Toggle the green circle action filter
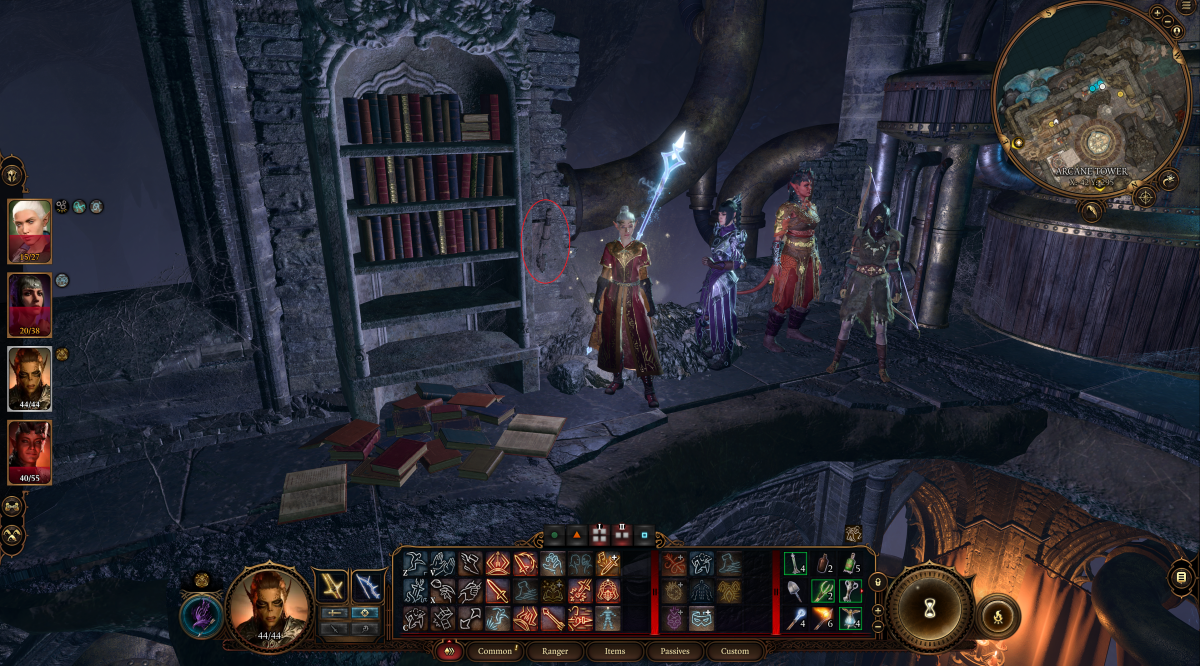Image resolution: width=1200 pixels, height=666 pixels. tap(554, 536)
